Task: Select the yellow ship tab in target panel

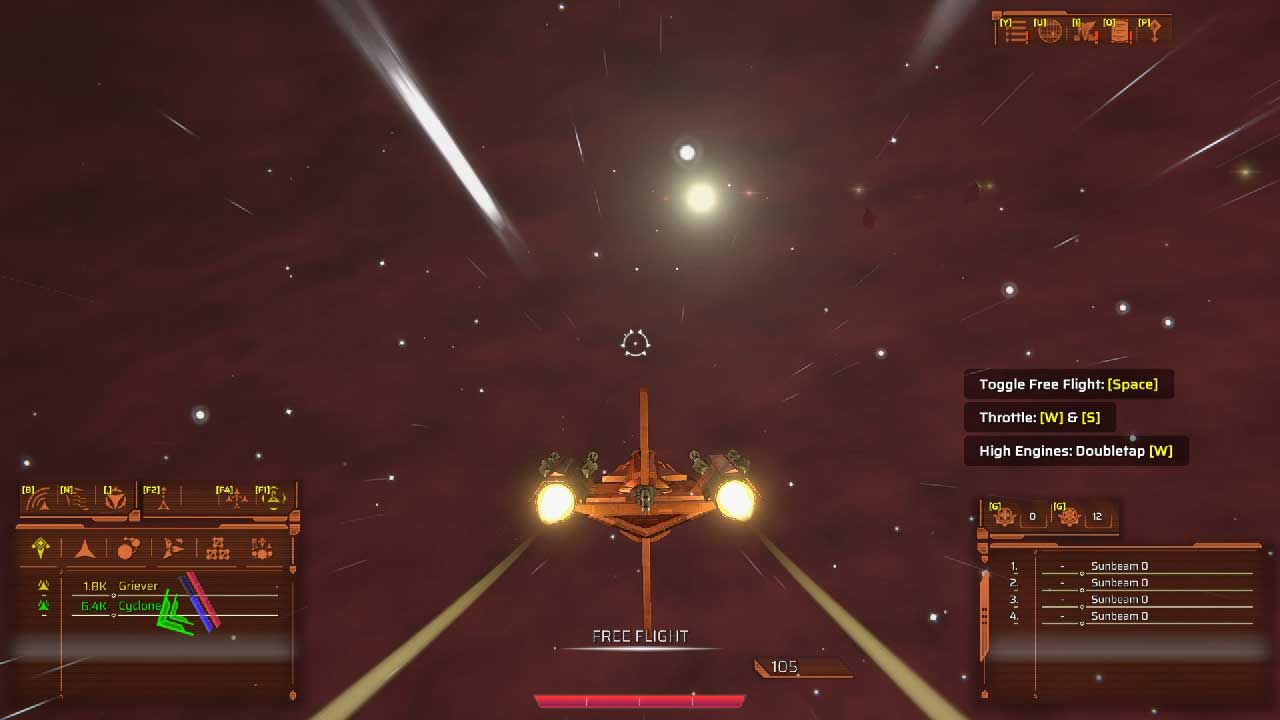Action: 41,548
